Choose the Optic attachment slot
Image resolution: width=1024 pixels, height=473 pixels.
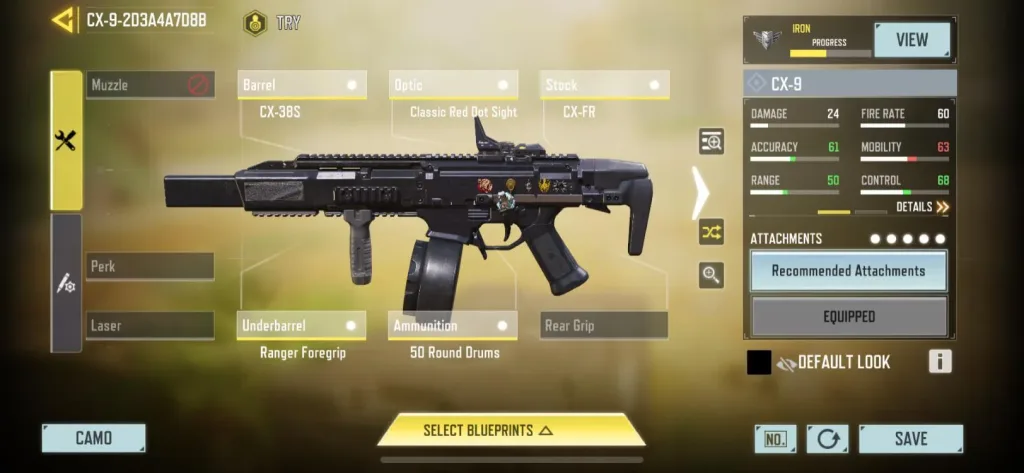point(452,85)
